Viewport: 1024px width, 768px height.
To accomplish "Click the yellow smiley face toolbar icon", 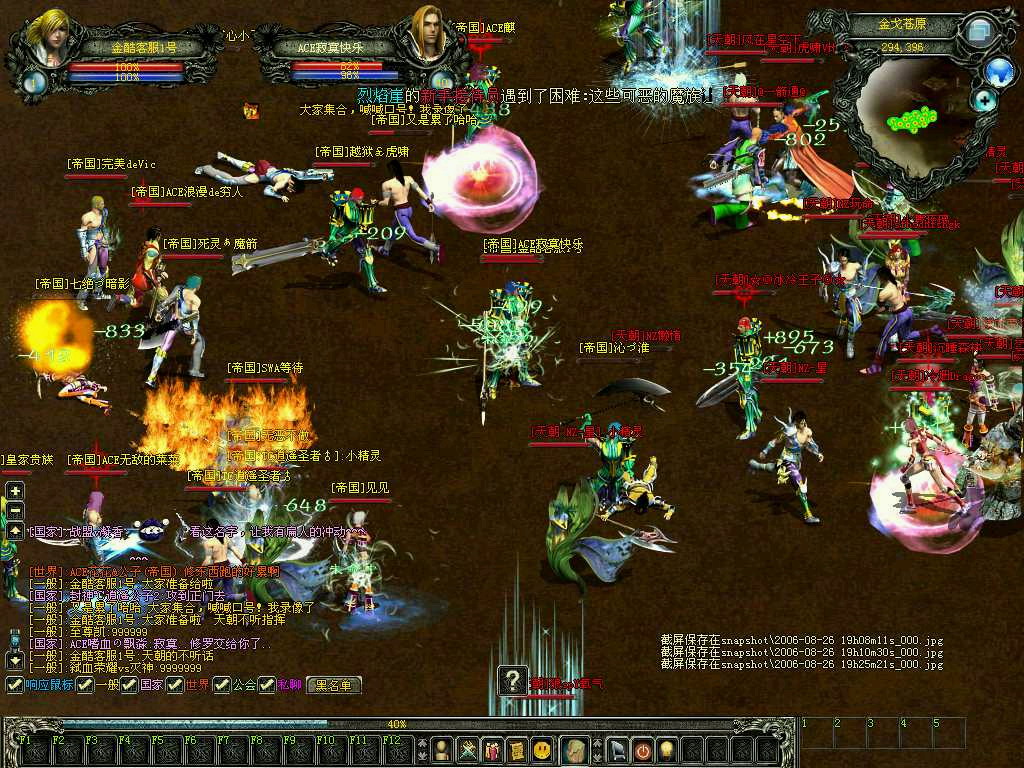I will pyautogui.click(x=541, y=748).
